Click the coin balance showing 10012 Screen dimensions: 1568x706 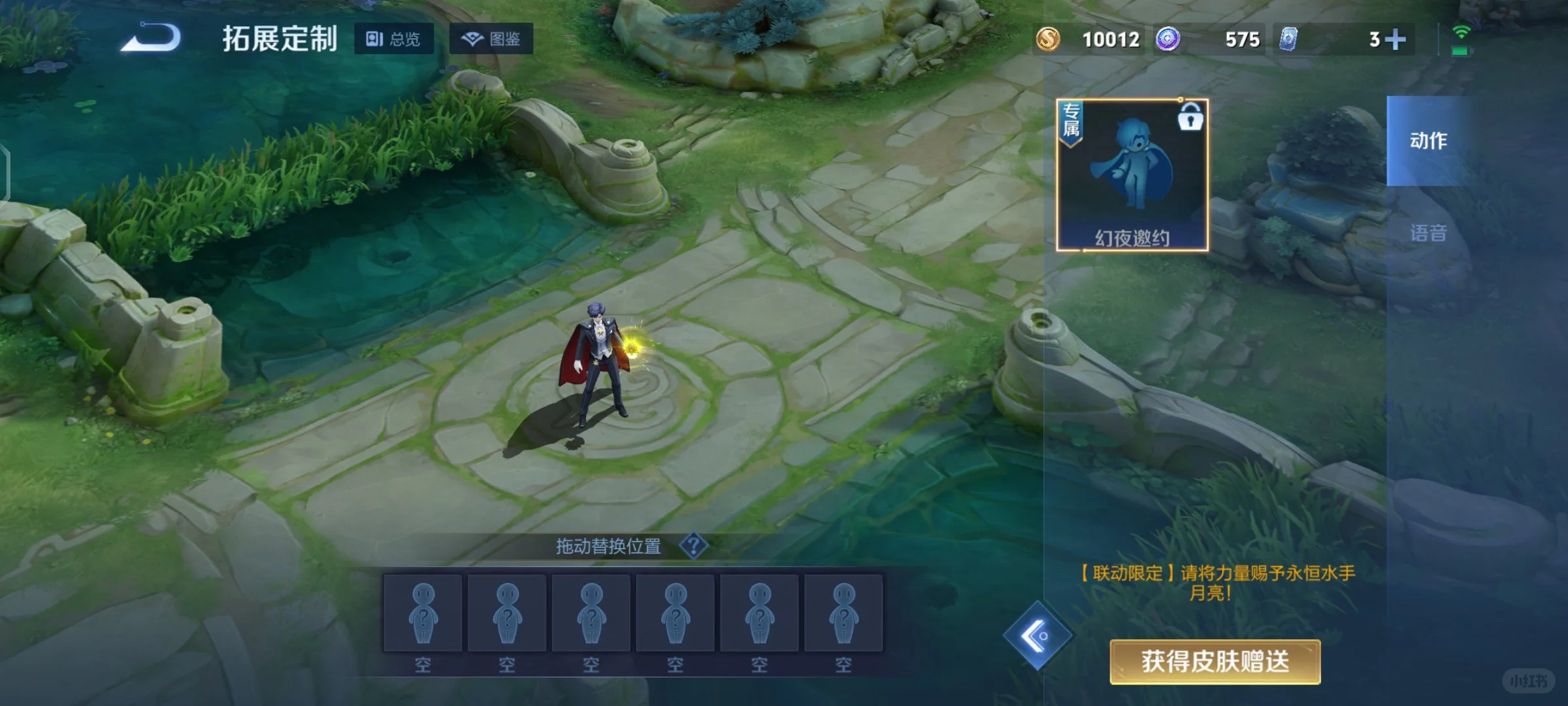click(1111, 39)
